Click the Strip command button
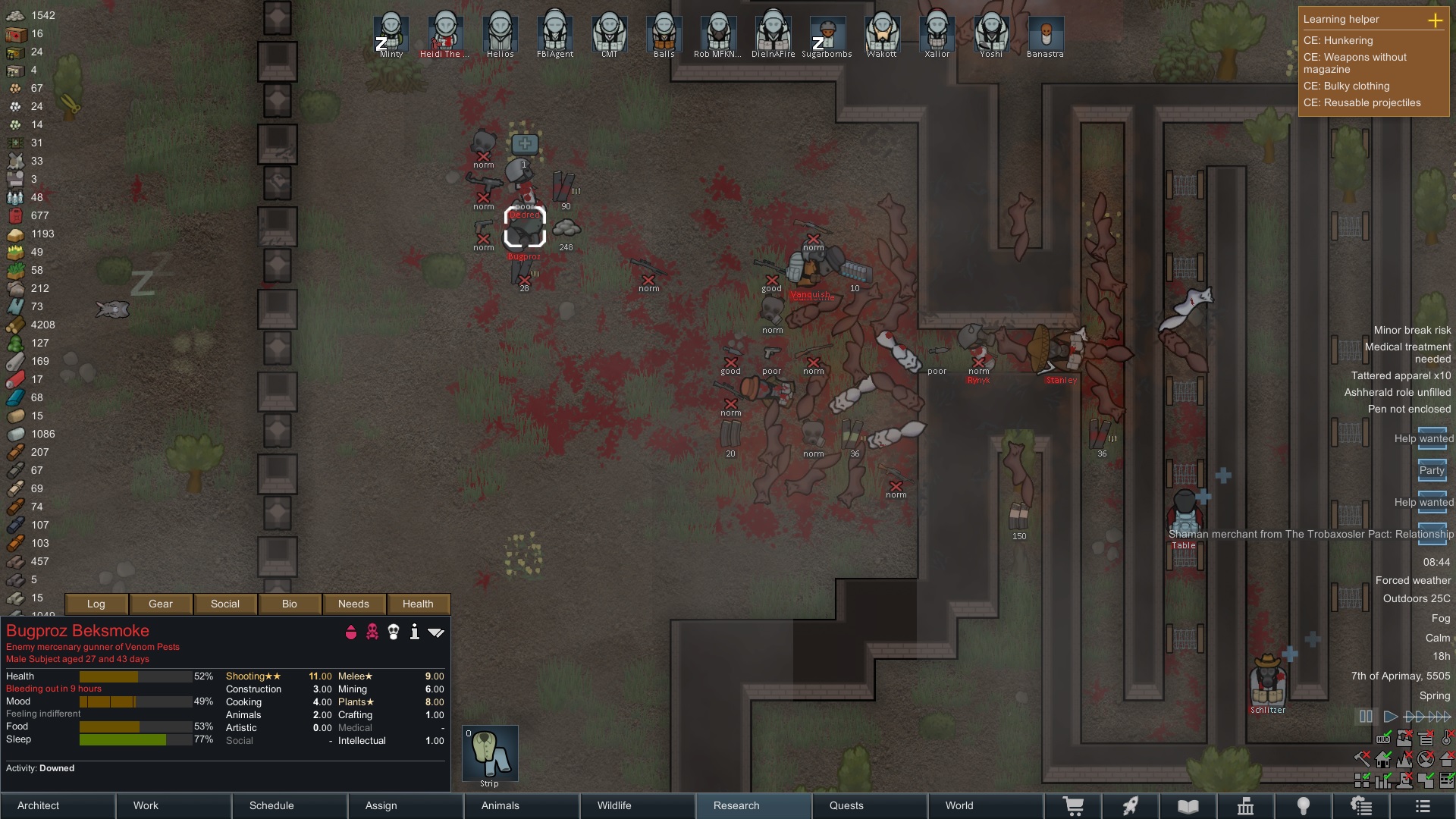This screenshot has height=819, width=1456. pyautogui.click(x=490, y=753)
